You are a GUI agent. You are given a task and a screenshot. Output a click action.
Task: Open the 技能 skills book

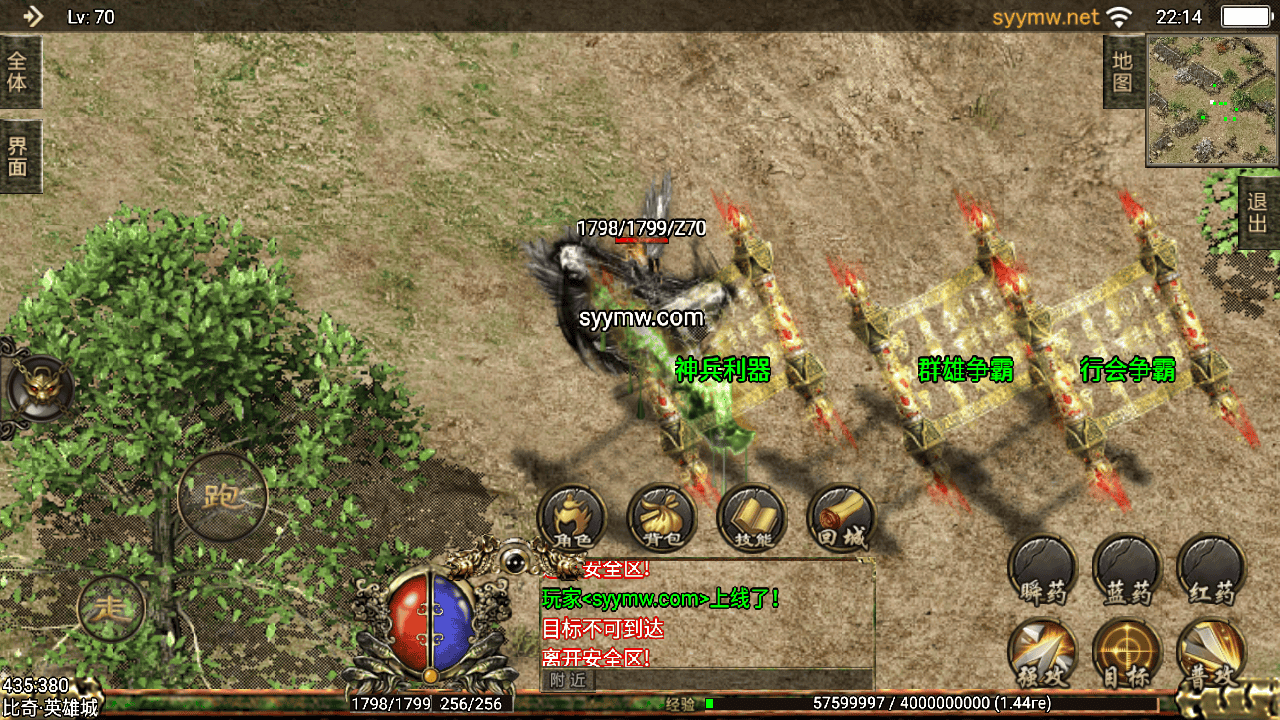pyautogui.click(x=752, y=520)
